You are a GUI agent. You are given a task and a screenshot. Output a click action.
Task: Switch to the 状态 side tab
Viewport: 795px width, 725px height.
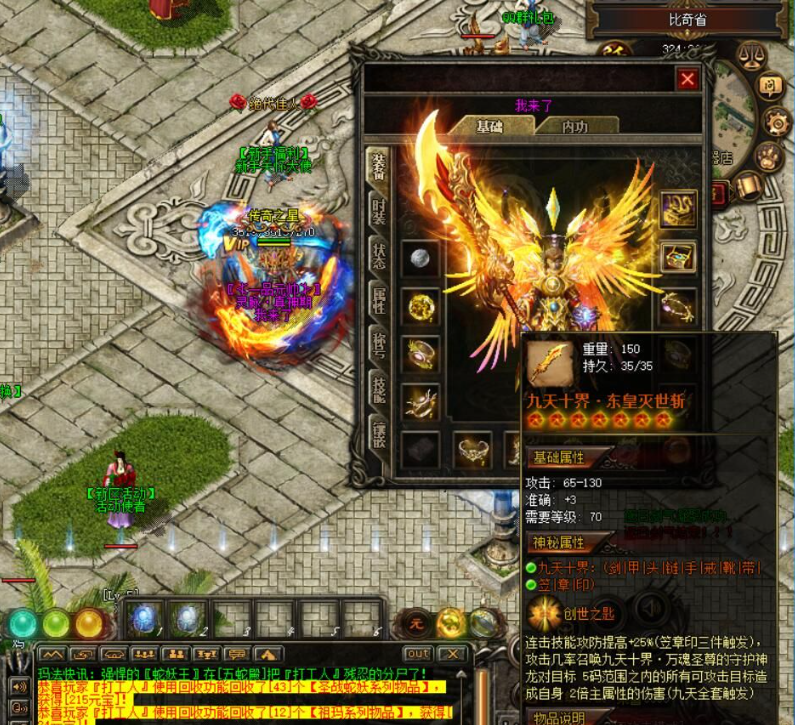[x=379, y=256]
